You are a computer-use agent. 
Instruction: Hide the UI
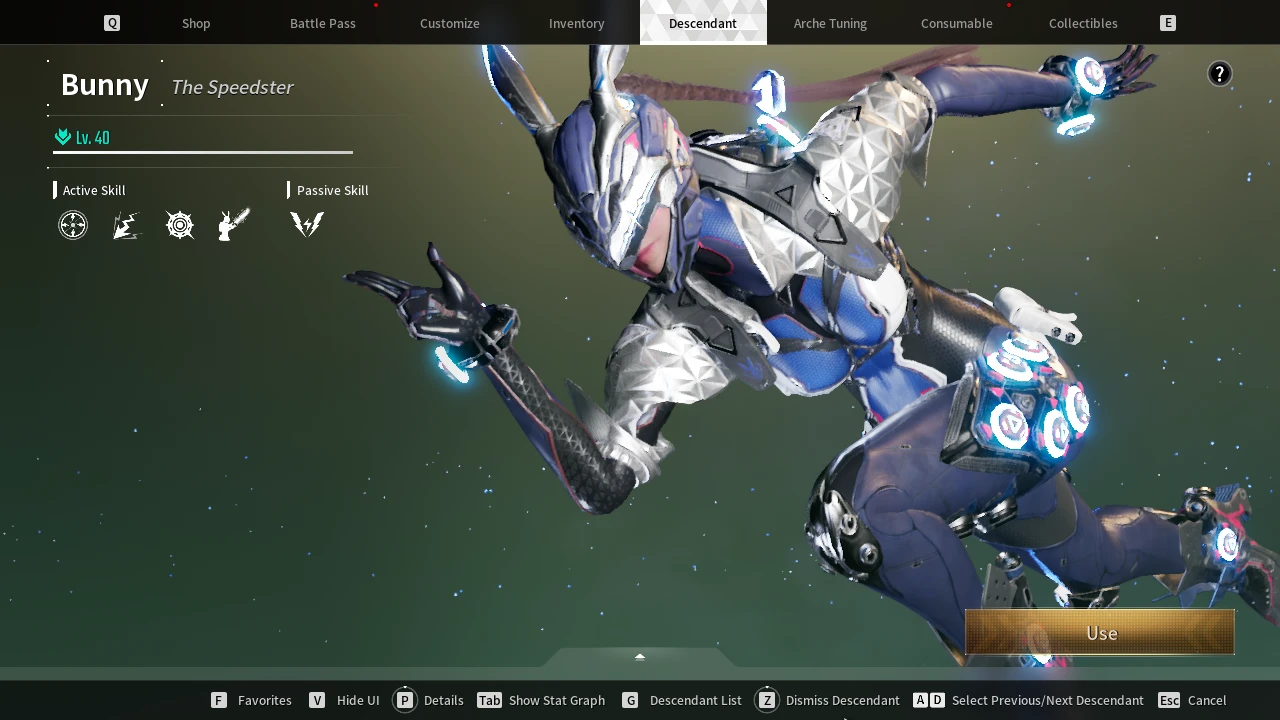[357, 700]
